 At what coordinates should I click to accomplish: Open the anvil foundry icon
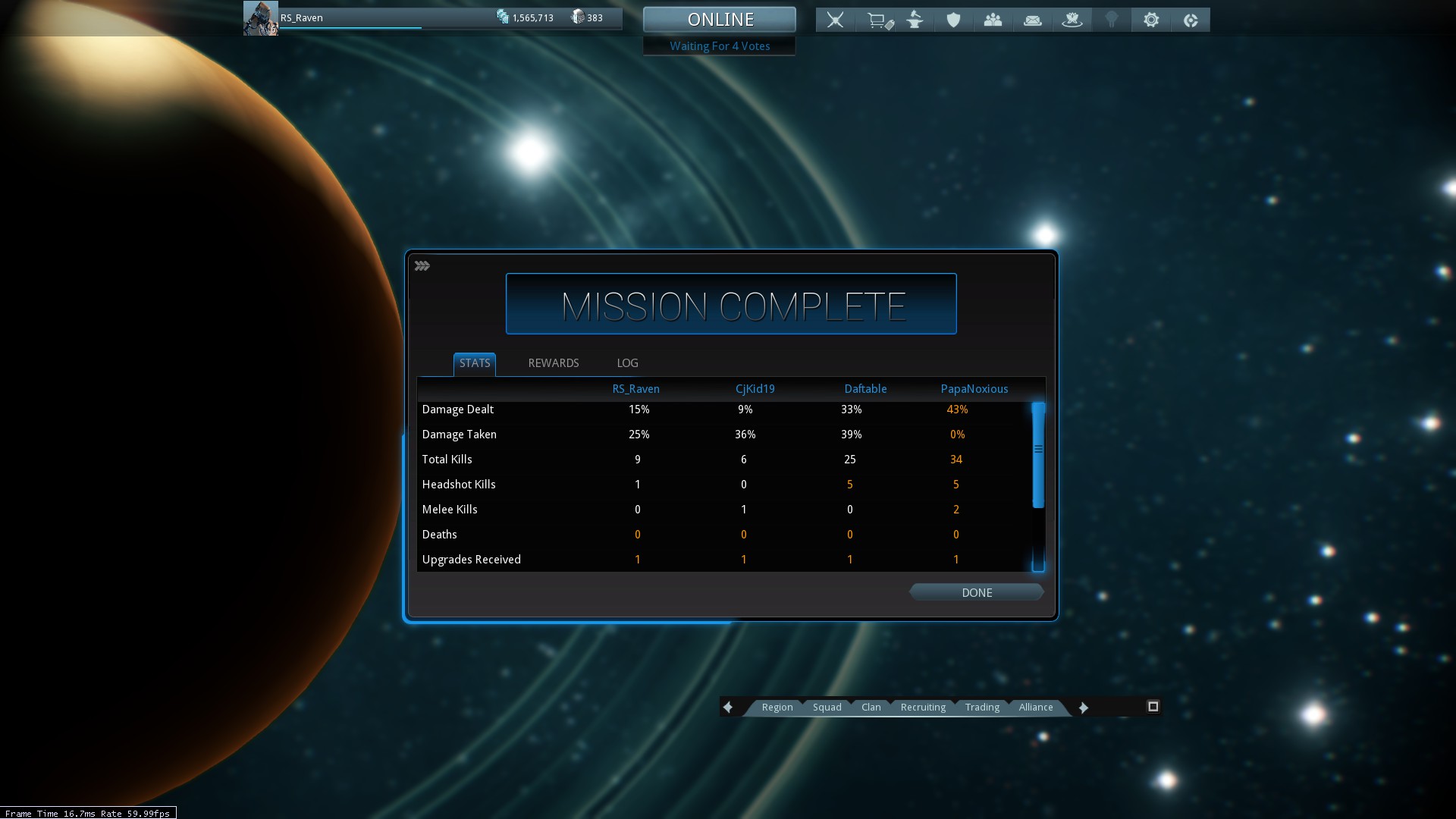coord(915,20)
